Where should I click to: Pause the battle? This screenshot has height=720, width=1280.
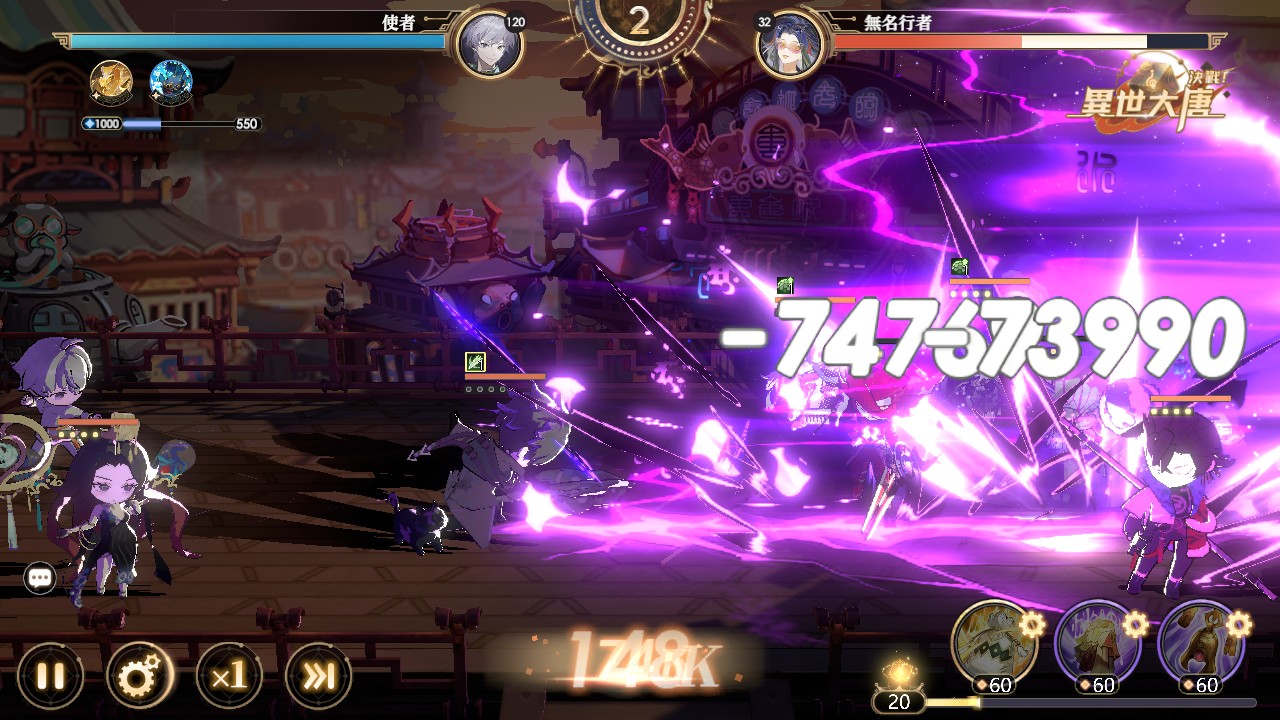pos(50,676)
